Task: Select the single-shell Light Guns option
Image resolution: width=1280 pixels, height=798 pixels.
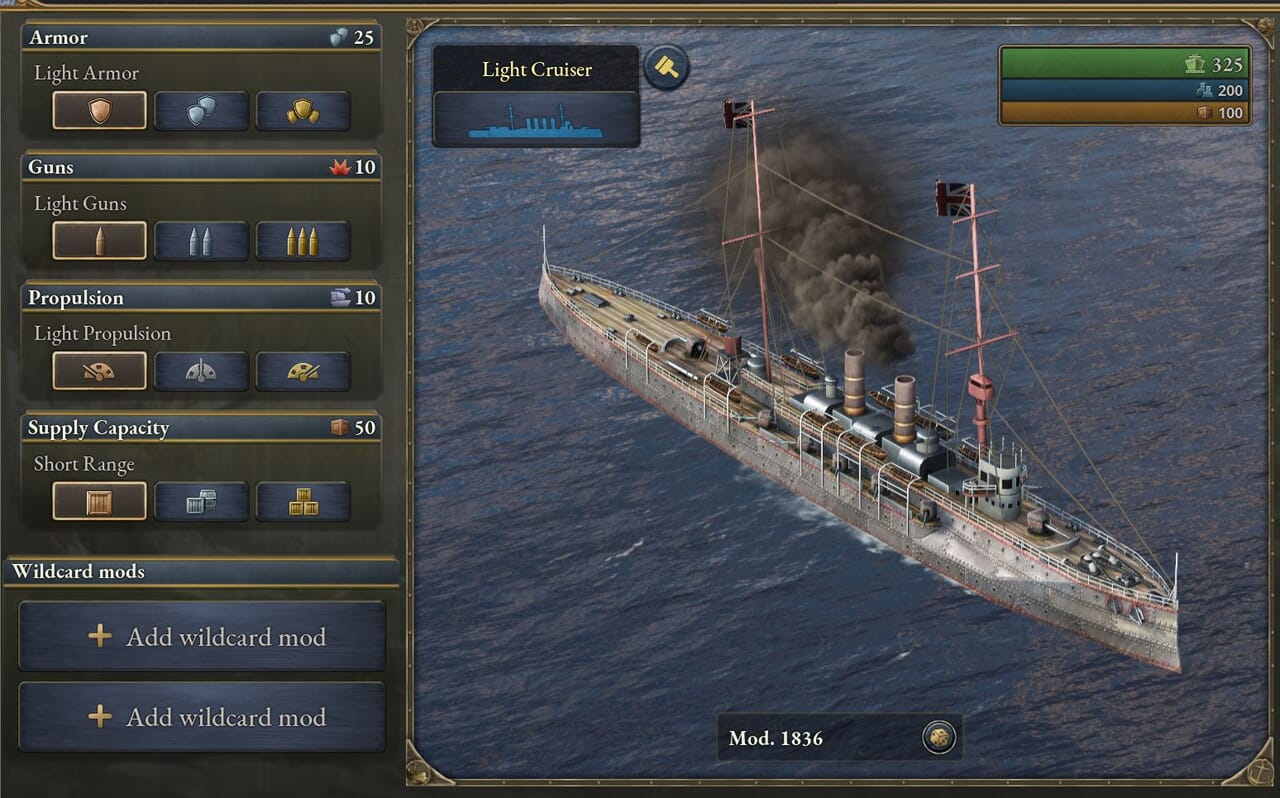Action: [100, 241]
